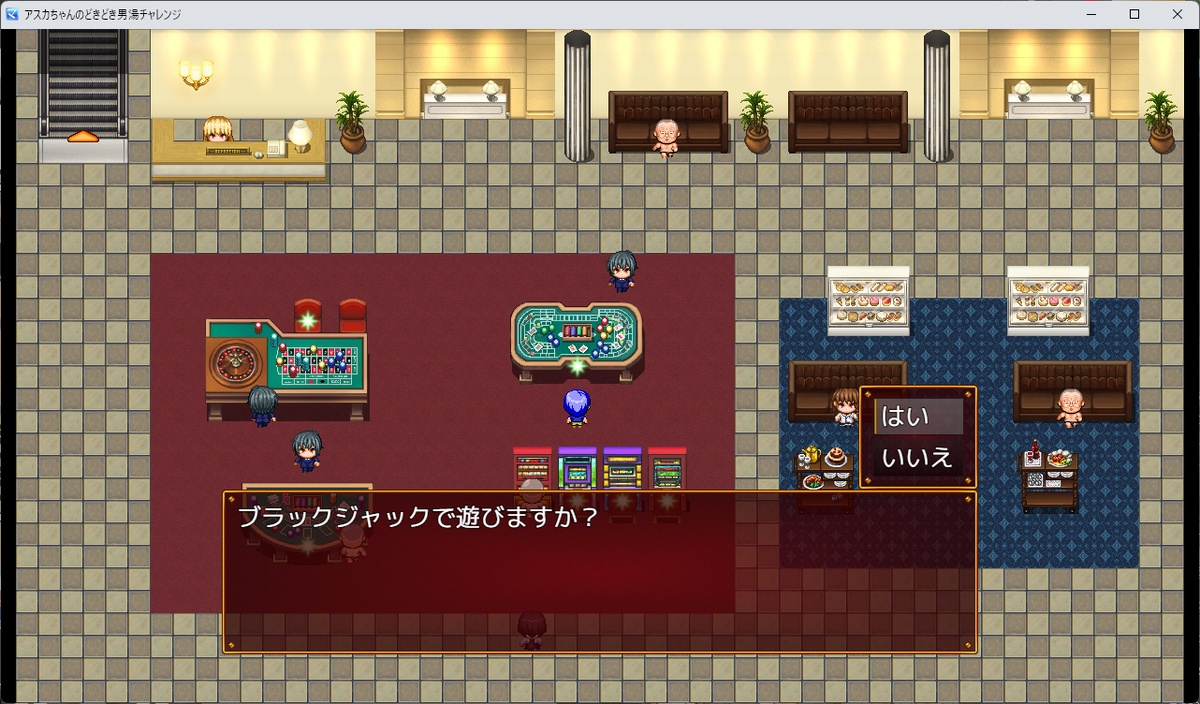Choose はい to play blackjack
1200x704 pixels.
918,417
